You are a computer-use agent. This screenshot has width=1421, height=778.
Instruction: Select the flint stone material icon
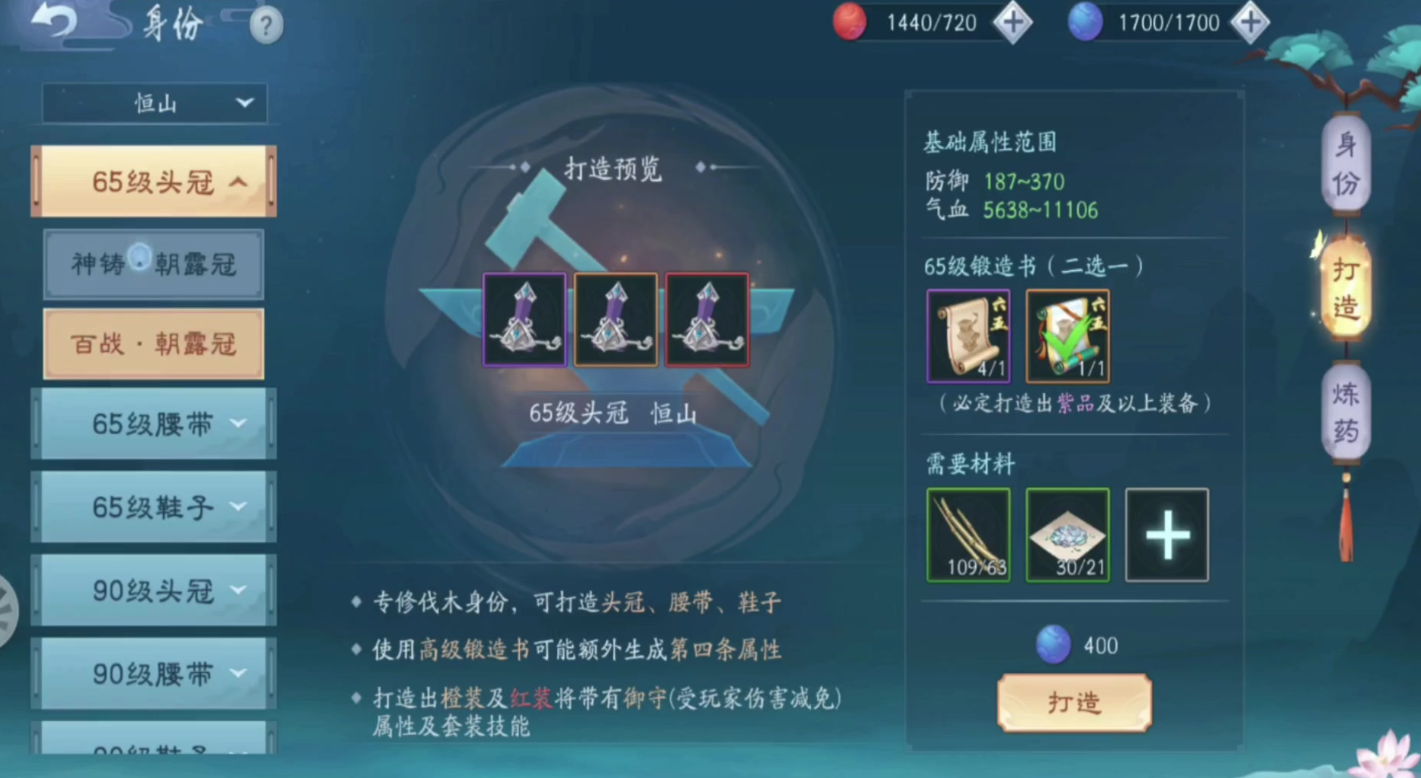tap(1066, 533)
